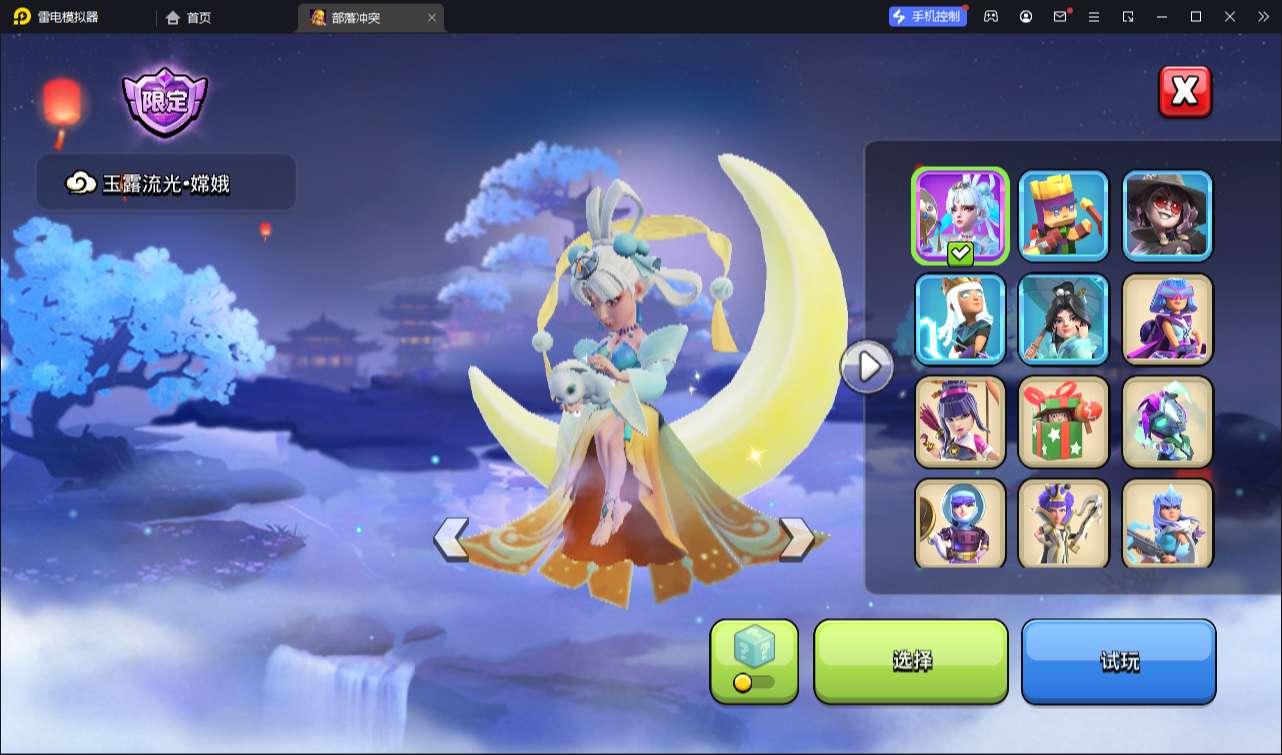Choose the blocky pixel king skin
This screenshot has height=755, width=1282.
[1064, 214]
